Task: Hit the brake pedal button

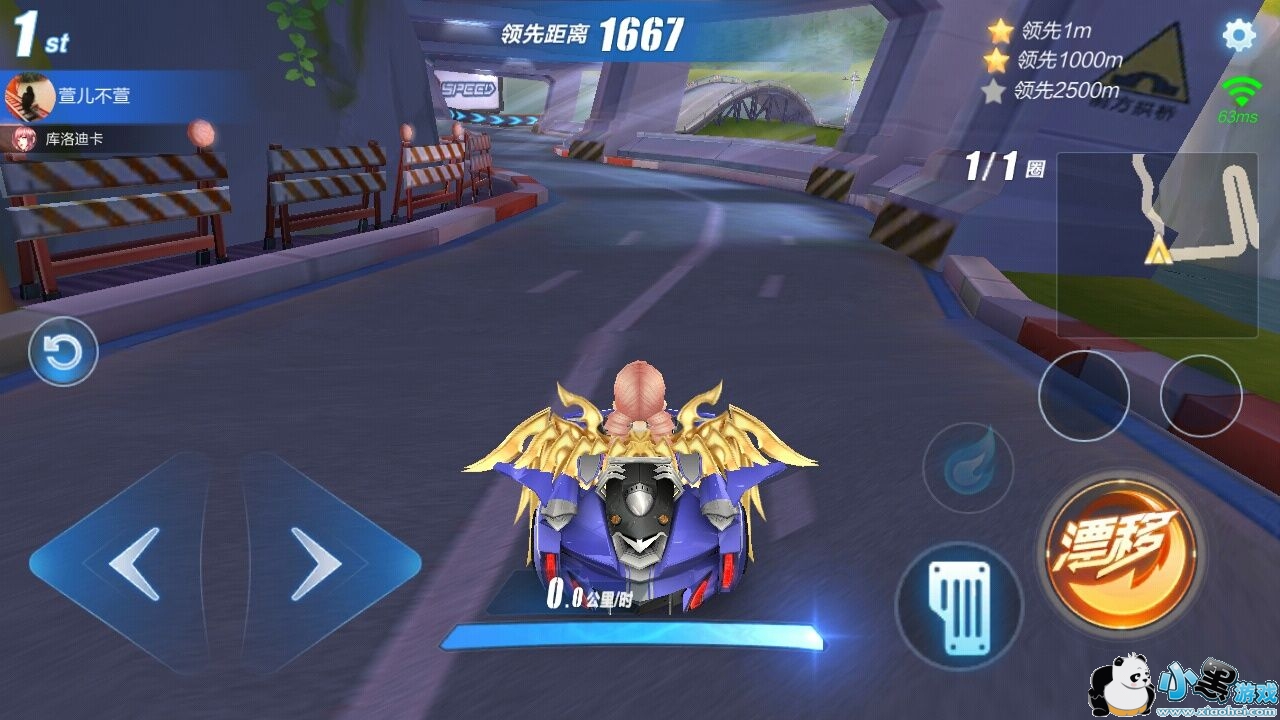Action: [958, 605]
